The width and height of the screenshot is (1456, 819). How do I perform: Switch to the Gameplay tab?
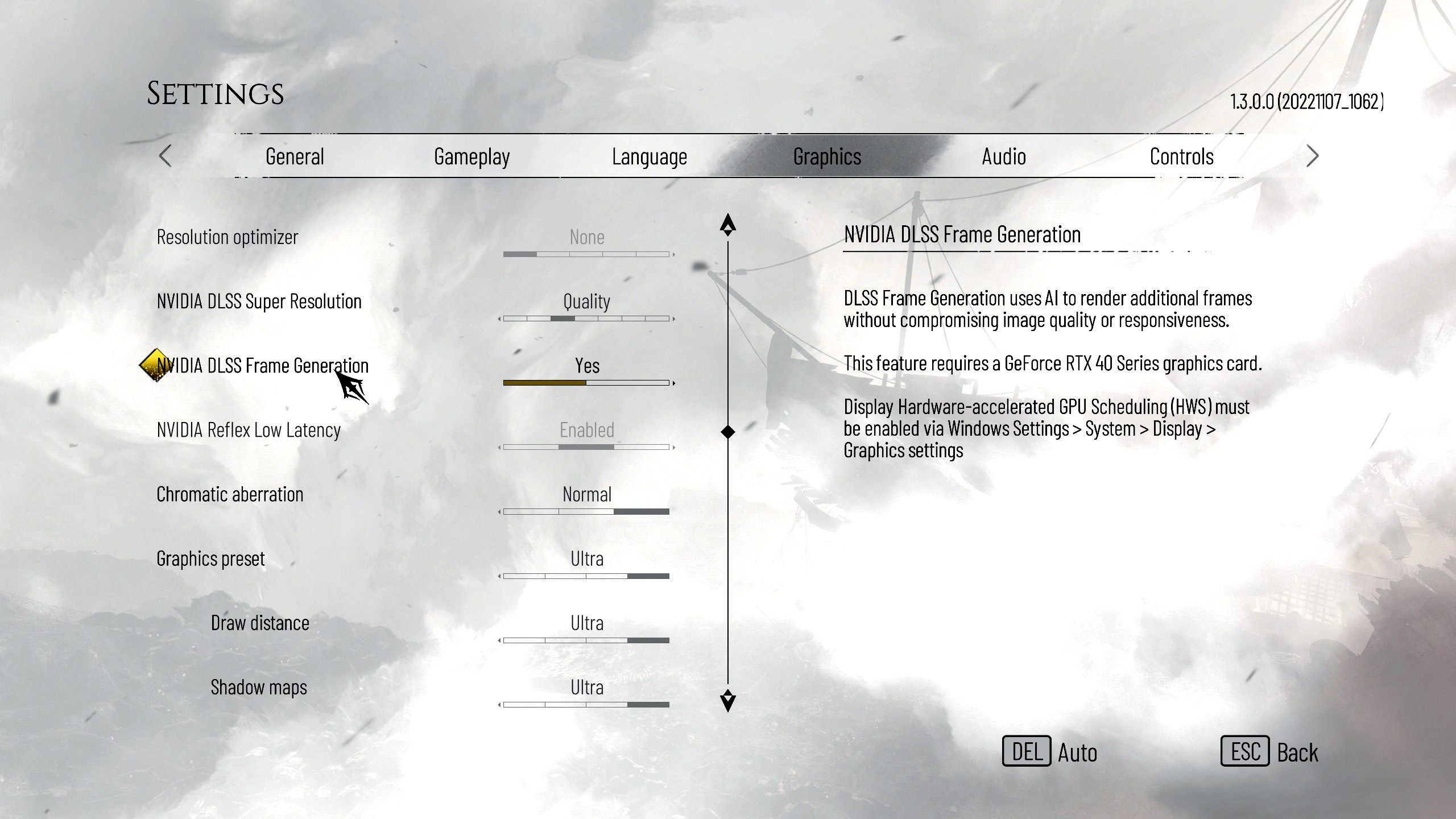(x=471, y=156)
